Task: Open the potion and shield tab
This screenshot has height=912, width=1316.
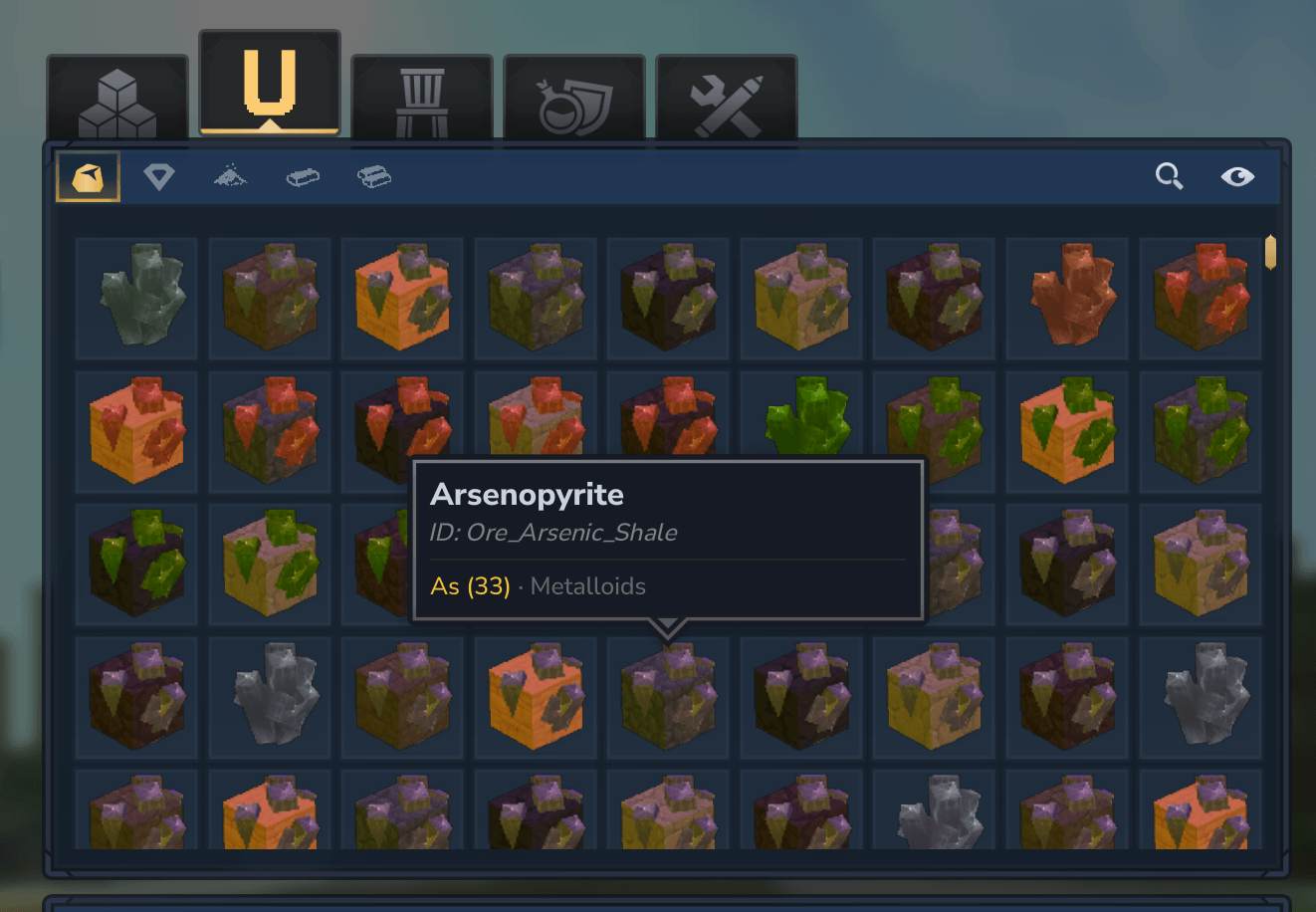Action: click(x=574, y=100)
